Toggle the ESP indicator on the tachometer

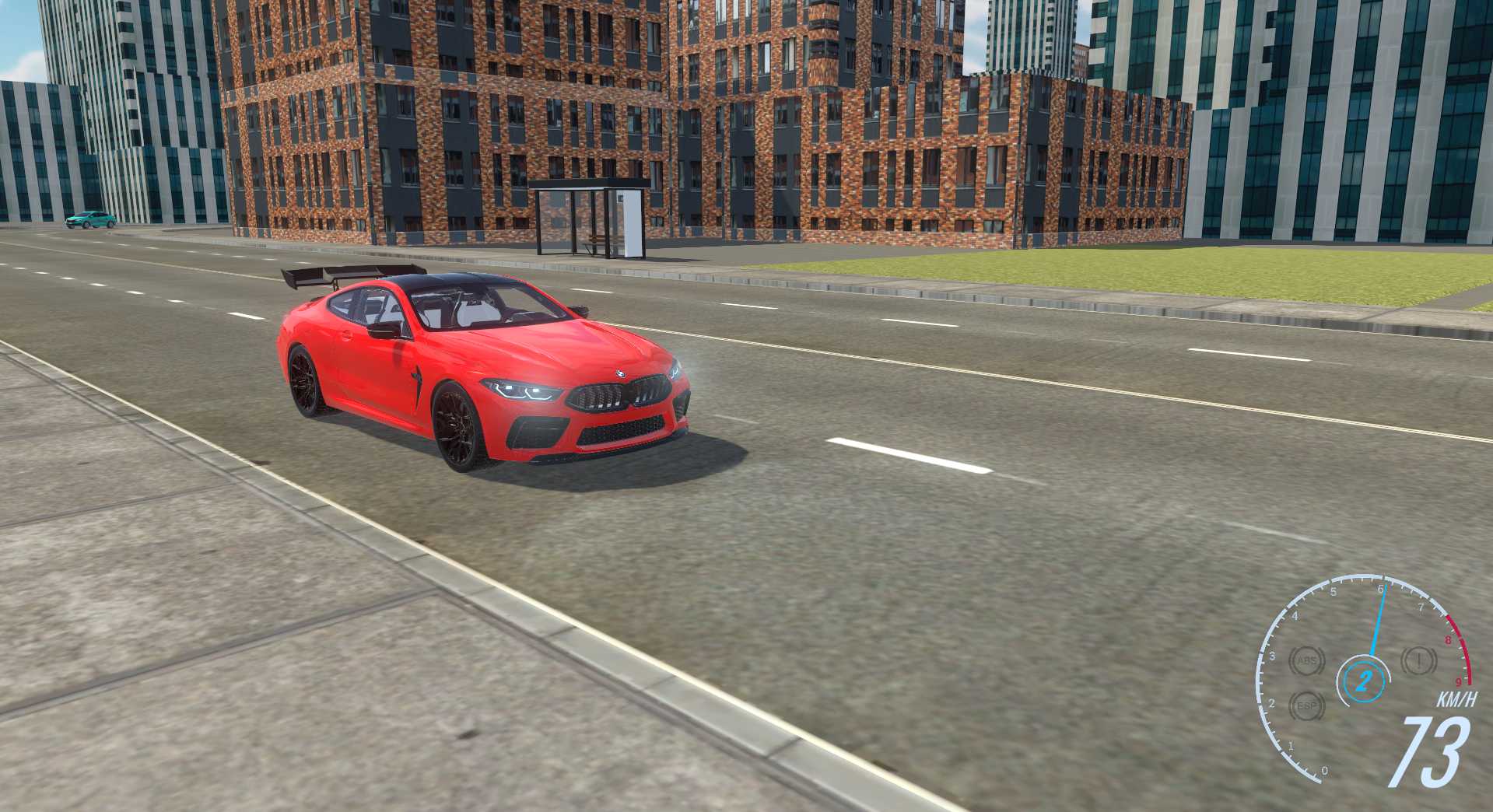point(1307,706)
